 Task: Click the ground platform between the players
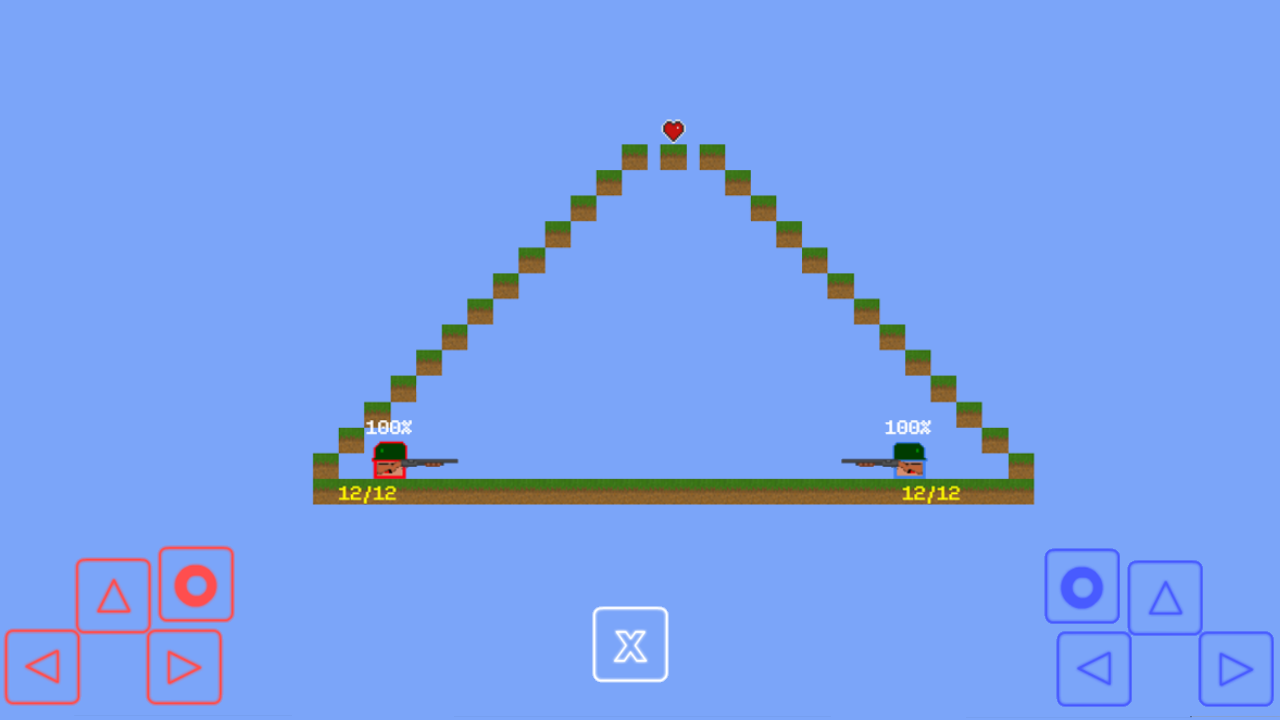tap(650, 492)
